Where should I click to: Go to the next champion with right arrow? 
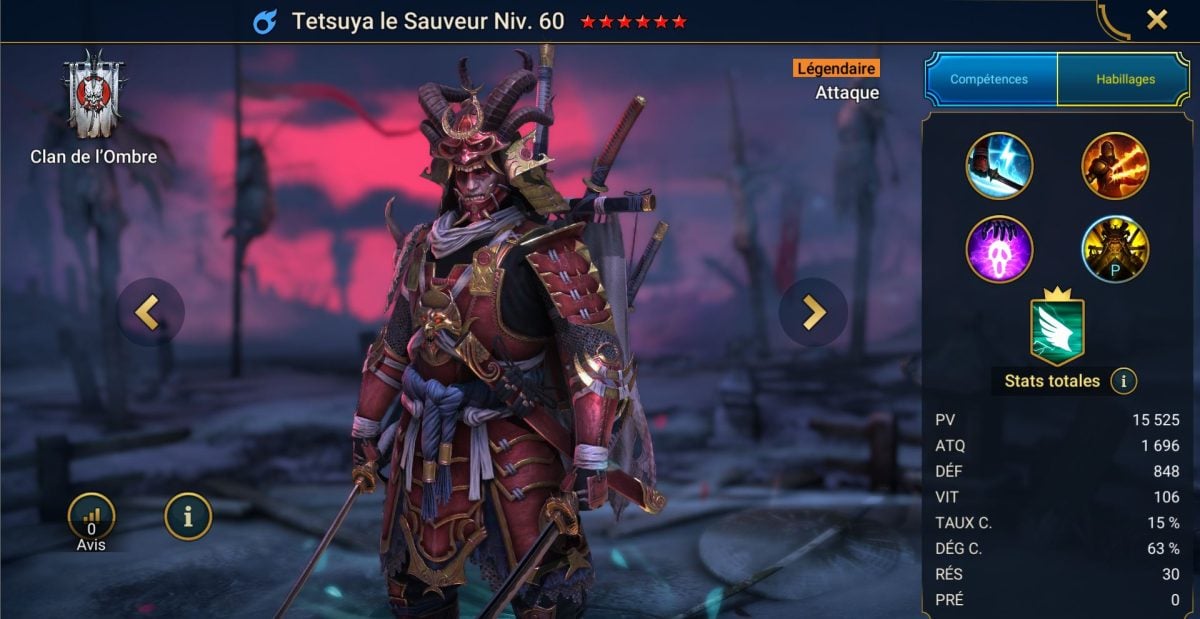(813, 312)
